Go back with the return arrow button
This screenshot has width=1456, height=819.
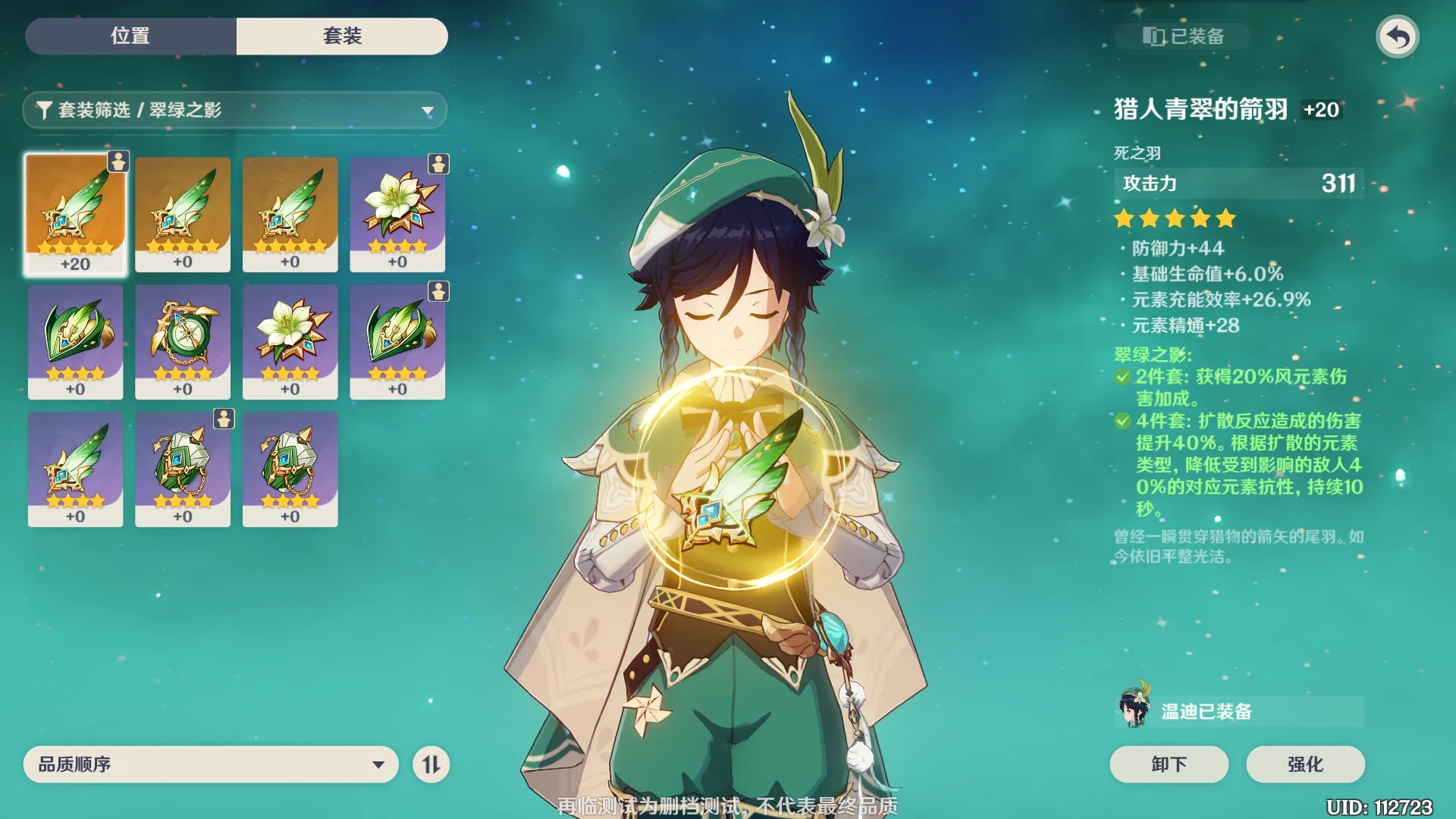click(1397, 36)
